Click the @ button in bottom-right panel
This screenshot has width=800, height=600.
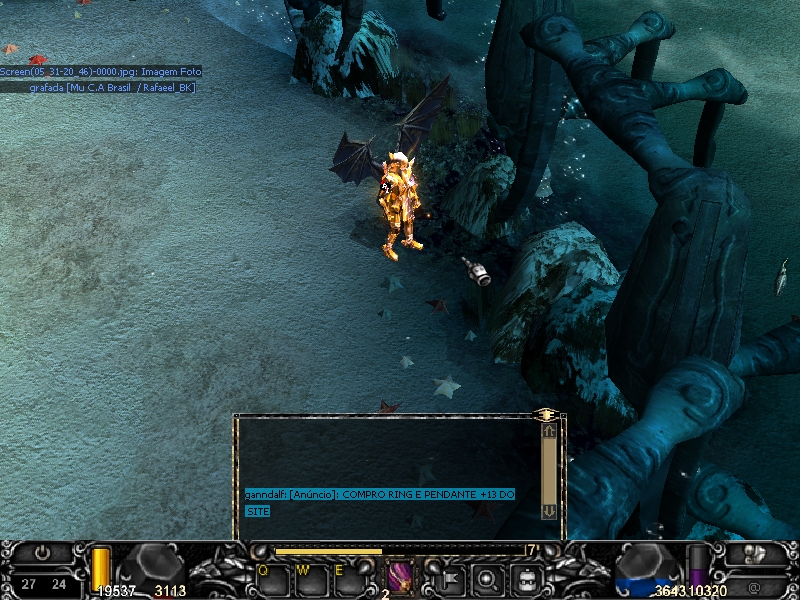(x=752, y=587)
